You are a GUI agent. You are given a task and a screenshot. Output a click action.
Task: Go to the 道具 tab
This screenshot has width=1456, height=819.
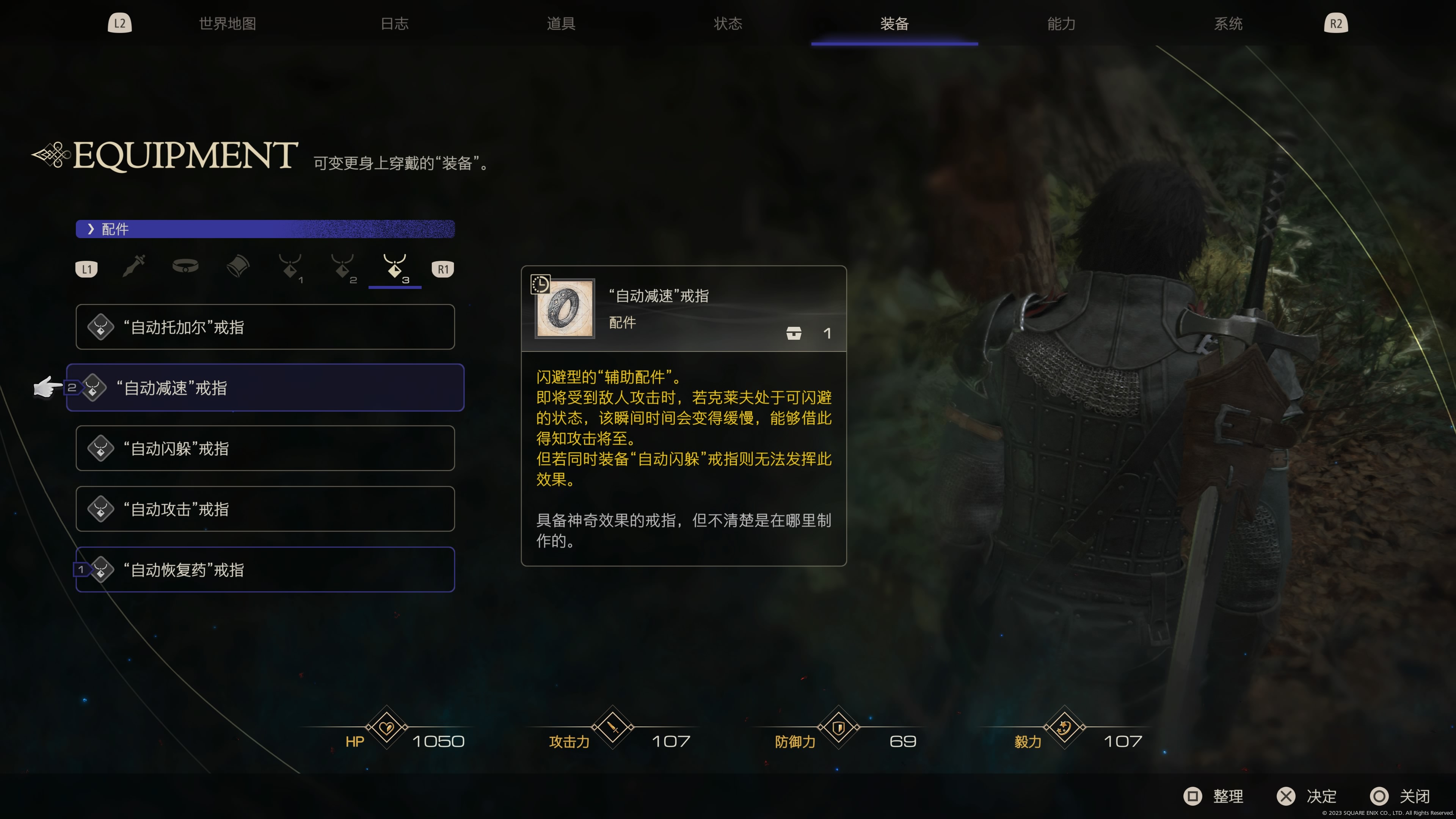pos(561,24)
